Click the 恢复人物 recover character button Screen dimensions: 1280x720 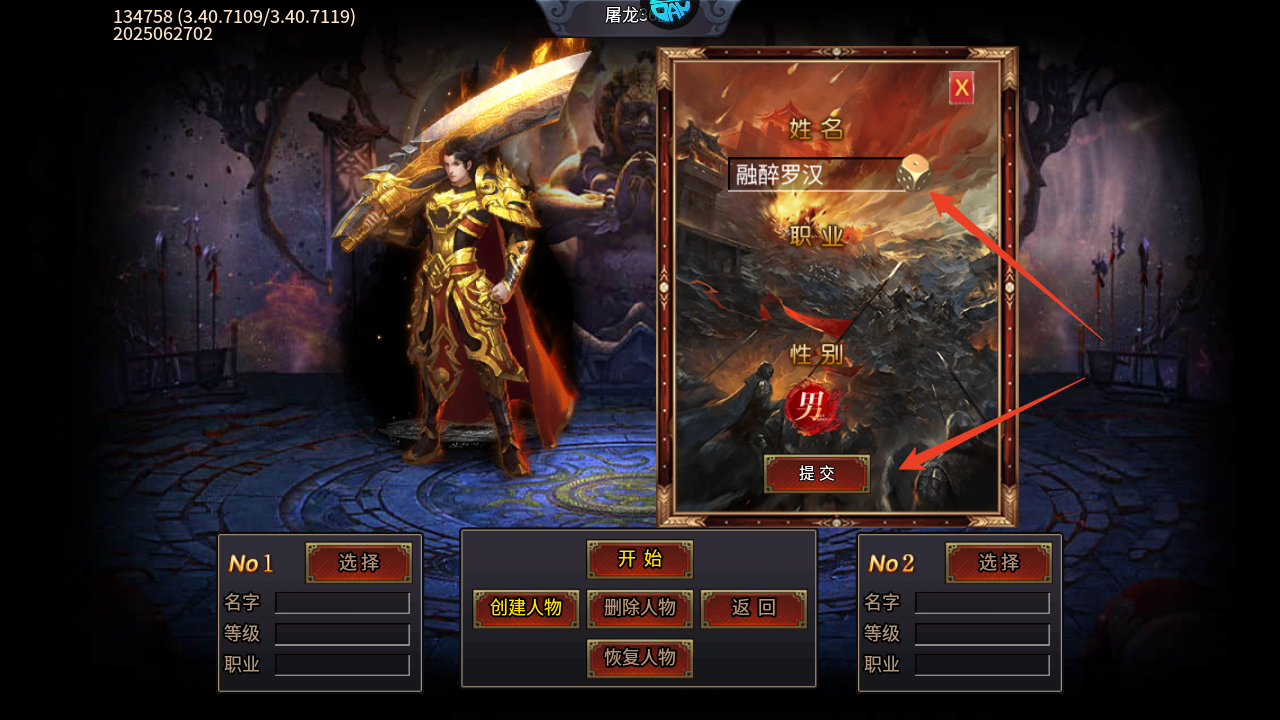click(639, 658)
